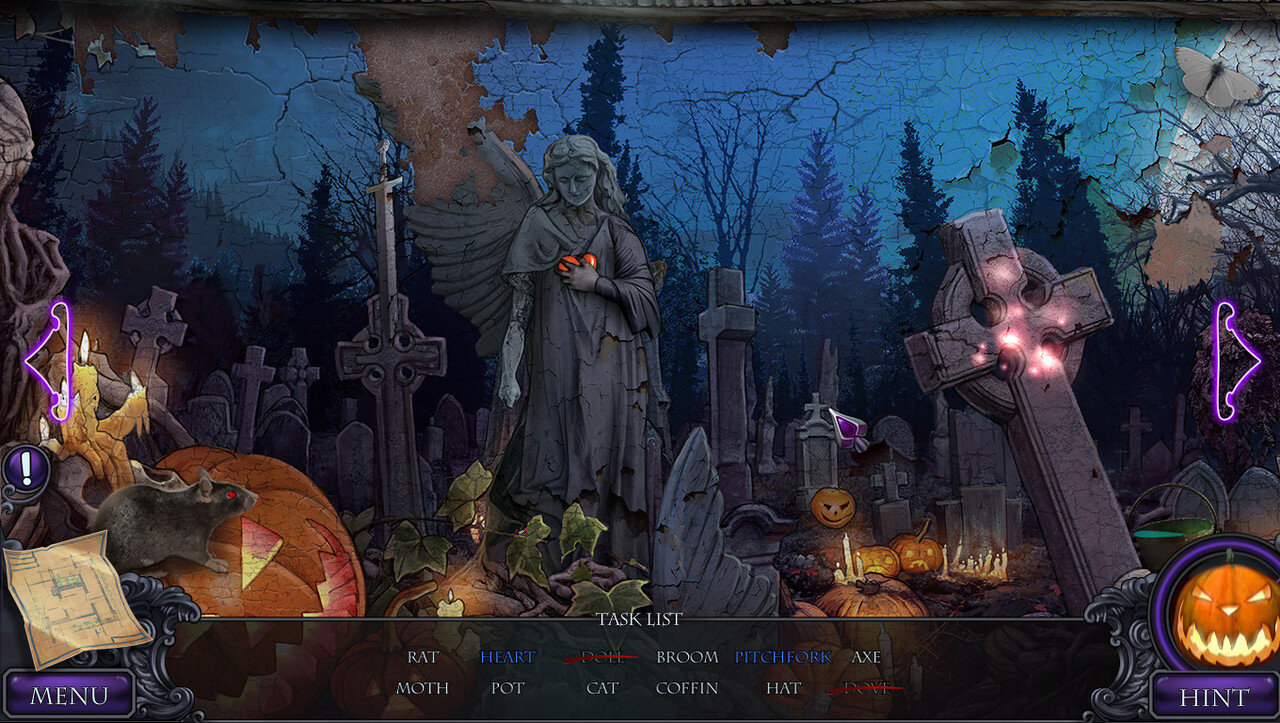The height and width of the screenshot is (723, 1280).
Task: Select AXE in the task list
Action: click(x=866, y=657)
